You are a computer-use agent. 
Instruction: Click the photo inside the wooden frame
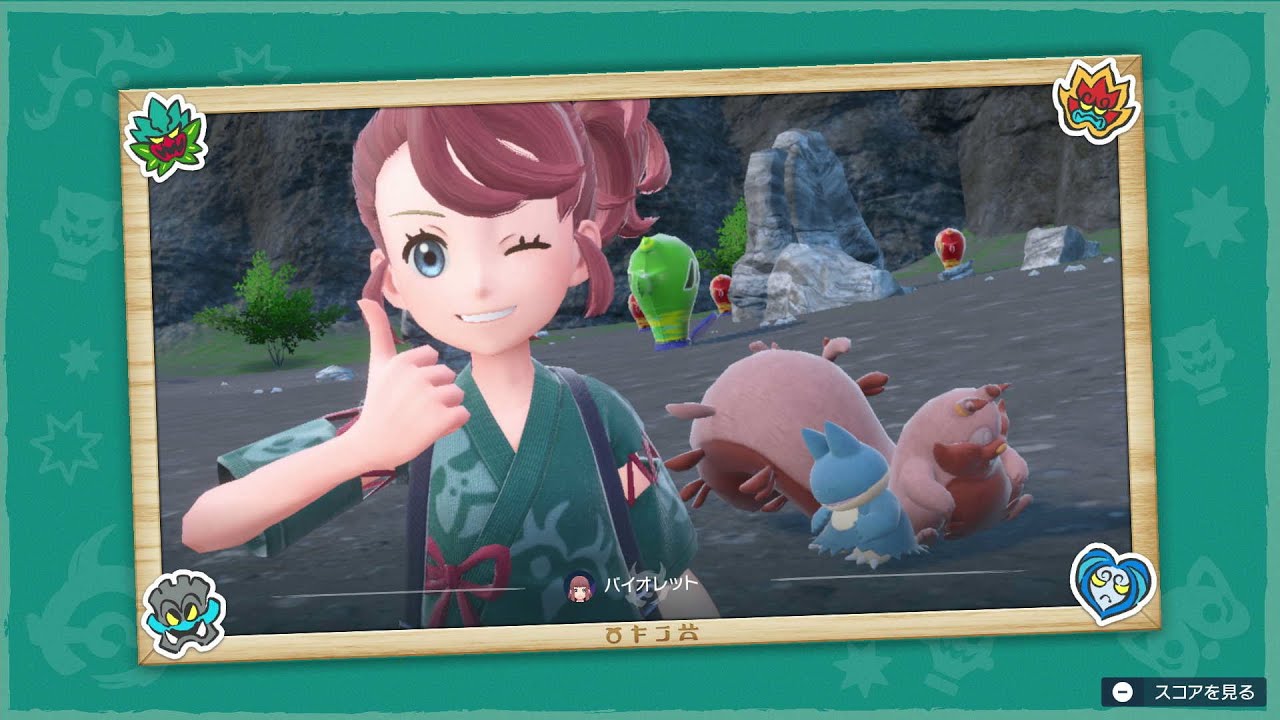640,360
